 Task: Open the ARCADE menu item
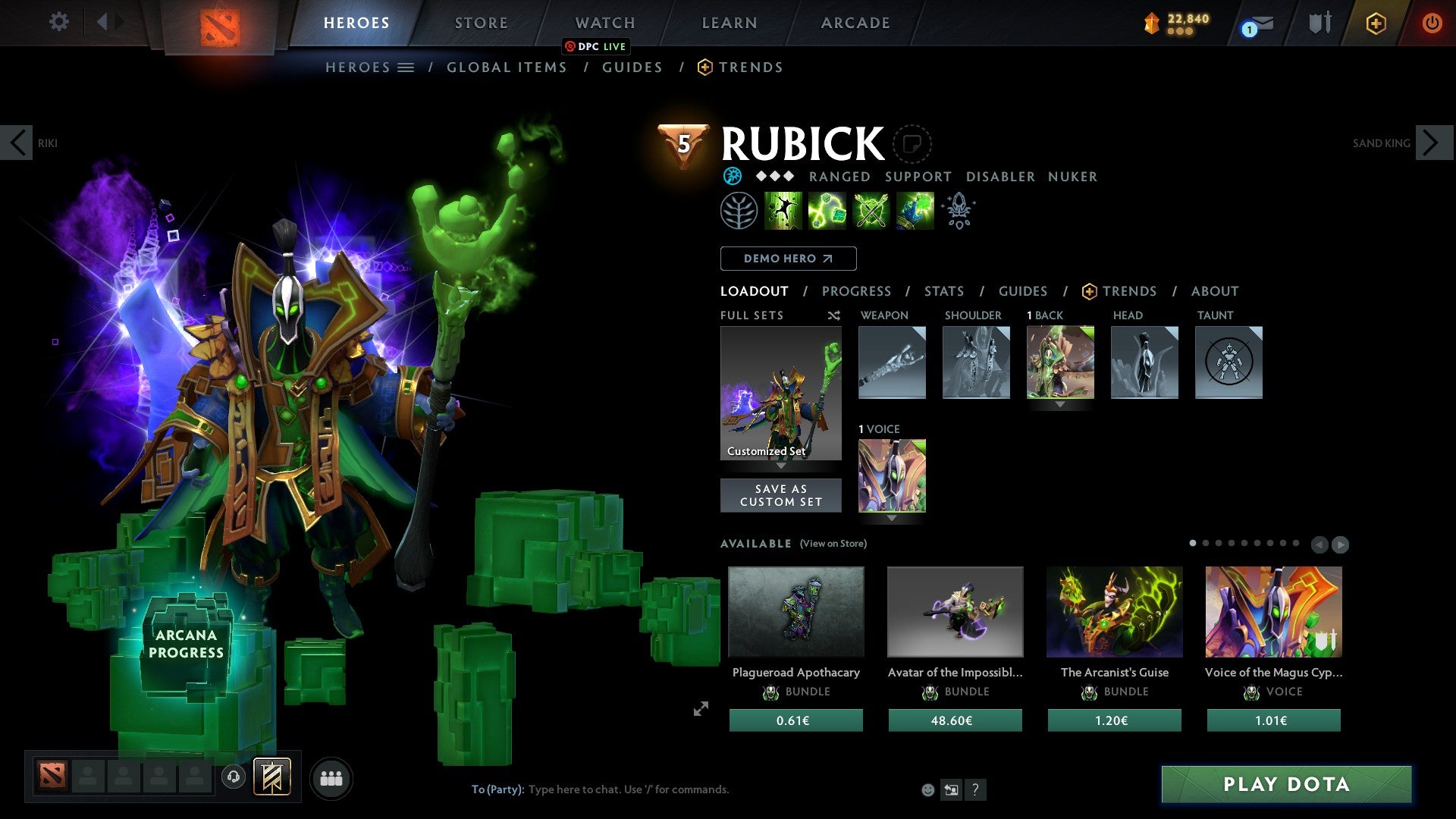tap(855, 23)
